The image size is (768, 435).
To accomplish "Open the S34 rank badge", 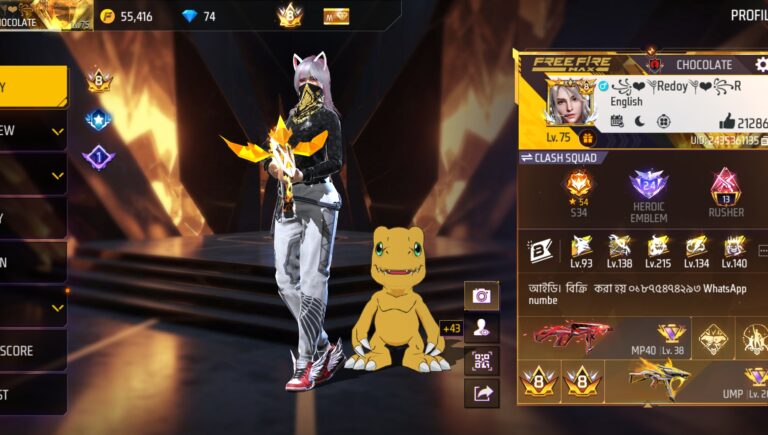I will (579, 187).
